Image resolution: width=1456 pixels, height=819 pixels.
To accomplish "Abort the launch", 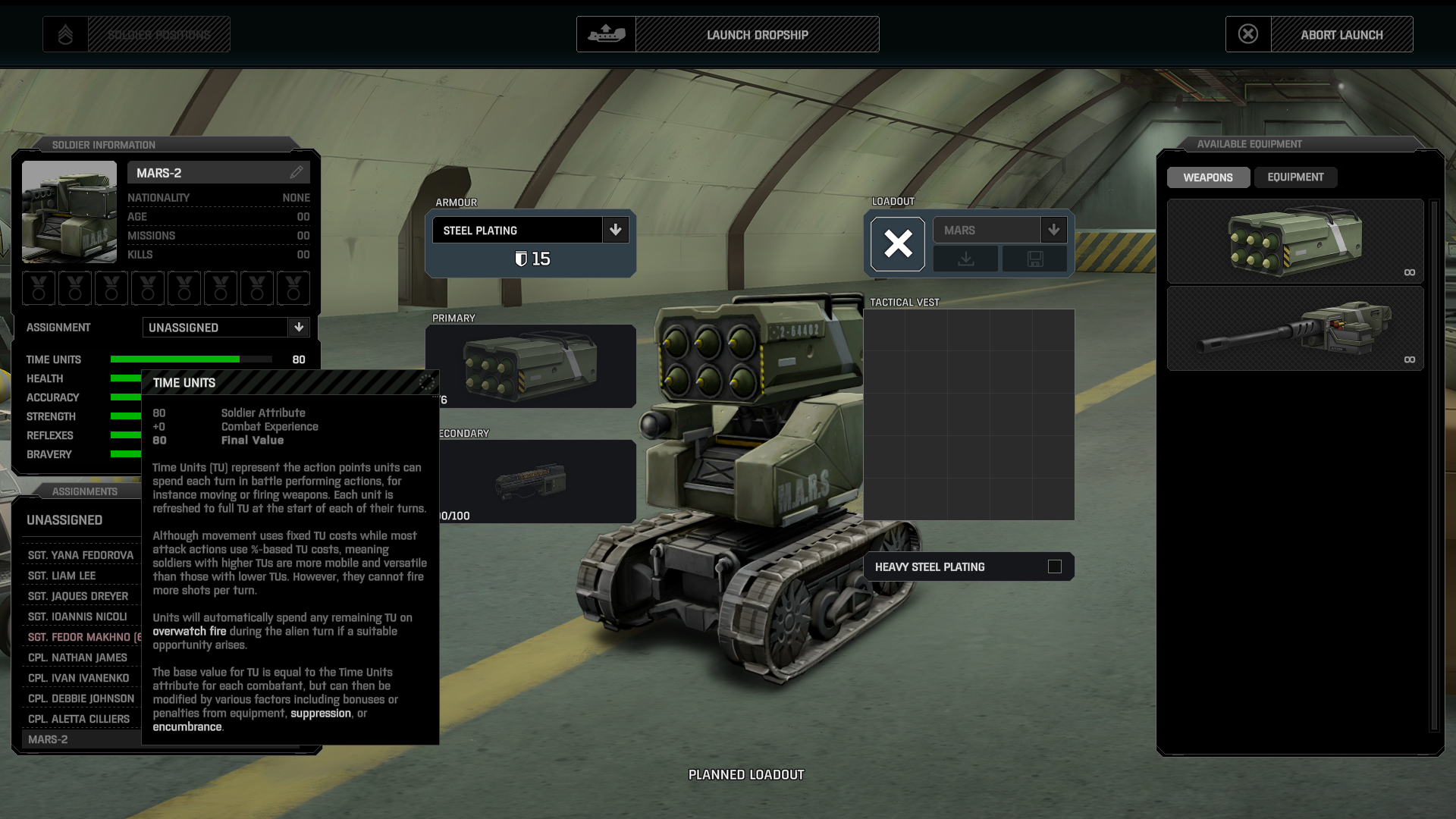I will click(x=1341, y=35).
